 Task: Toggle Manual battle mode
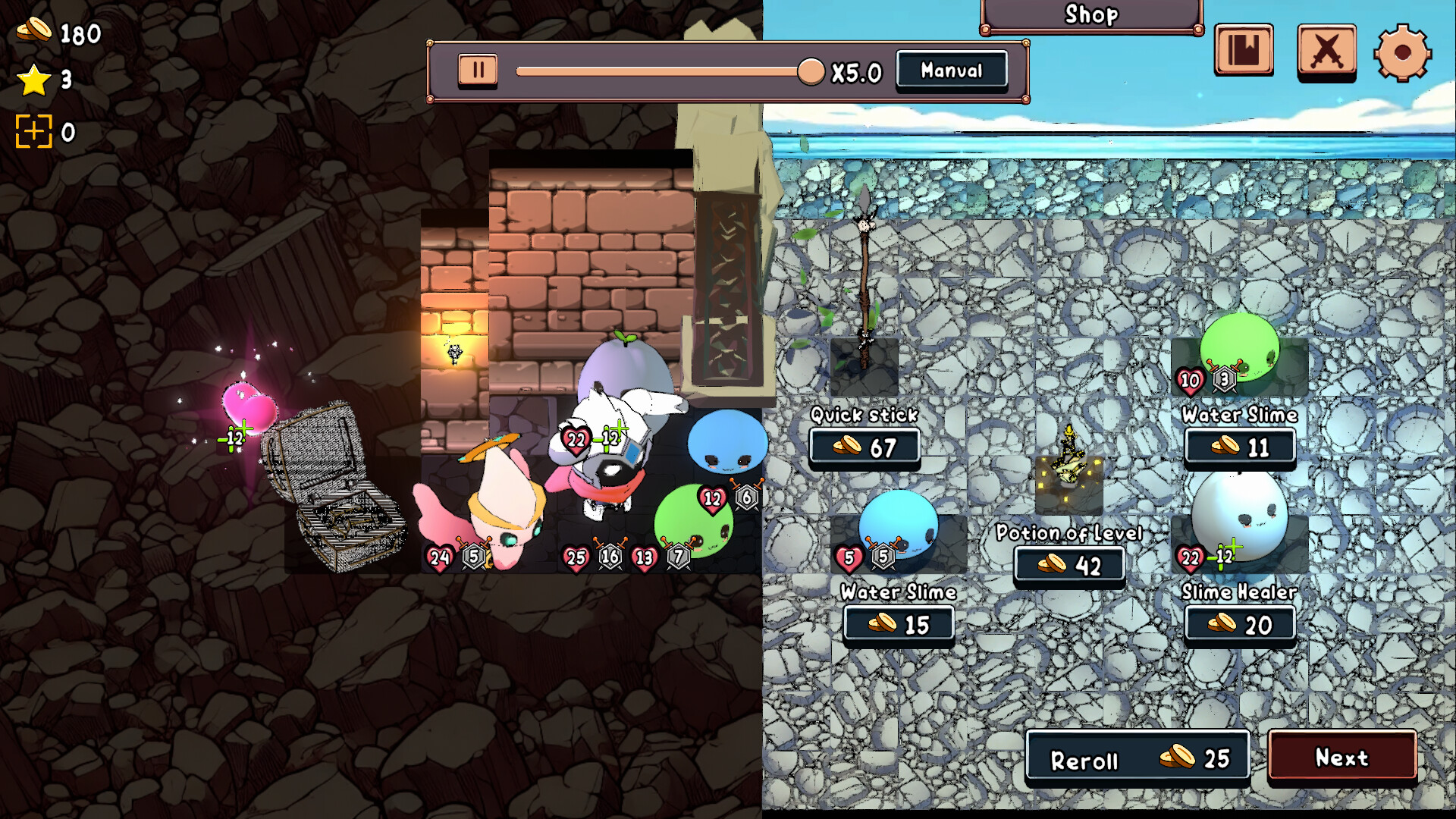tap(951, 71)
